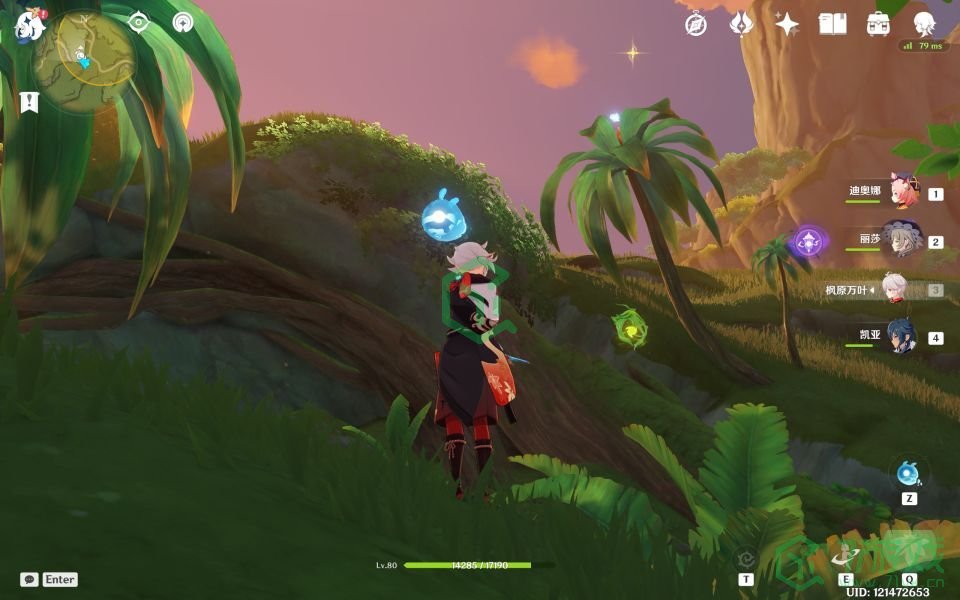The width and height of the screenshot is (960, 600).
Task: Click the greyed spiral icon bottom-right
Action: coord(746,559)
